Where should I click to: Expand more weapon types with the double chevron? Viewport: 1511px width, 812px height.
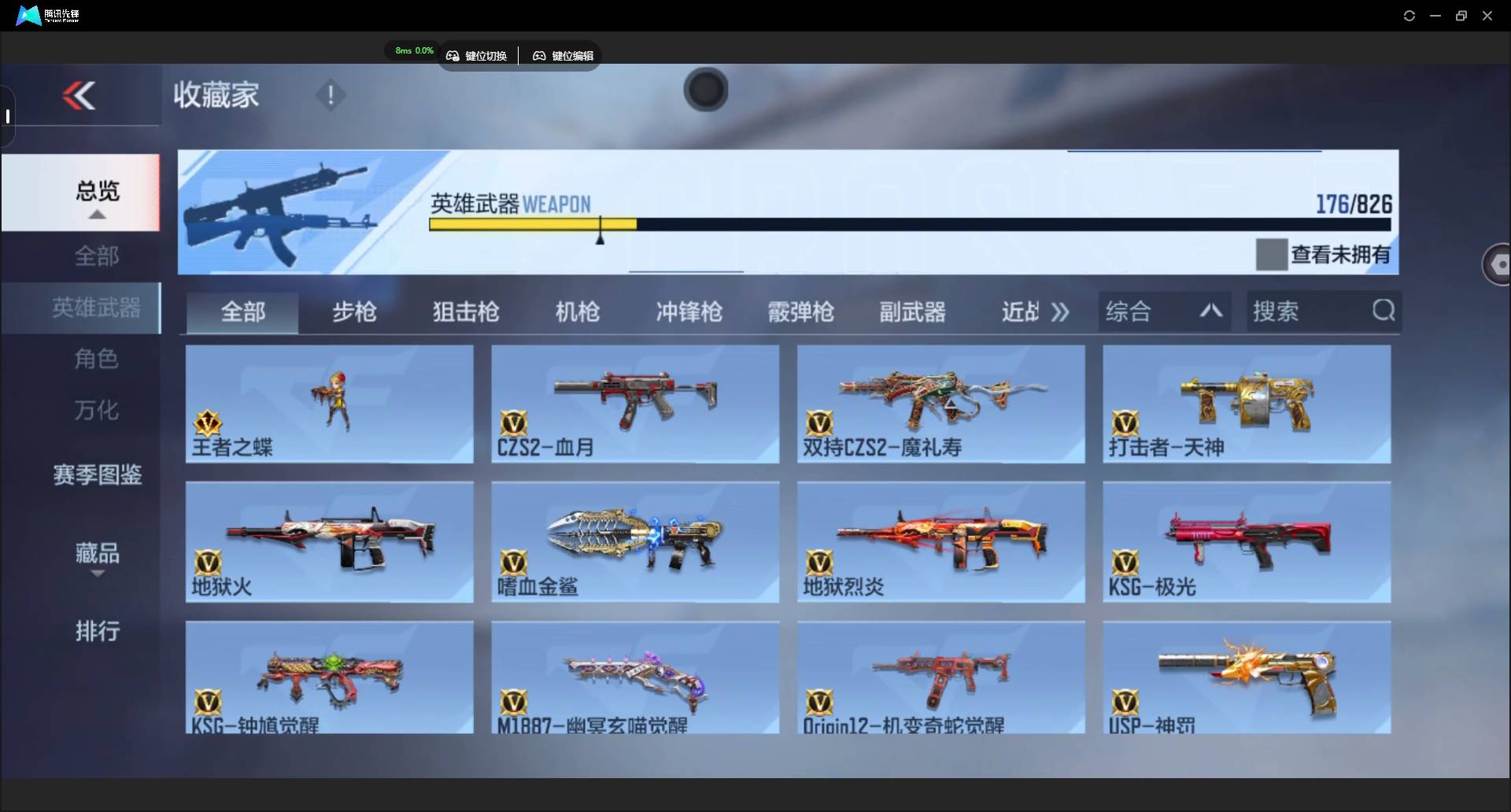[x=1060, y=312]
